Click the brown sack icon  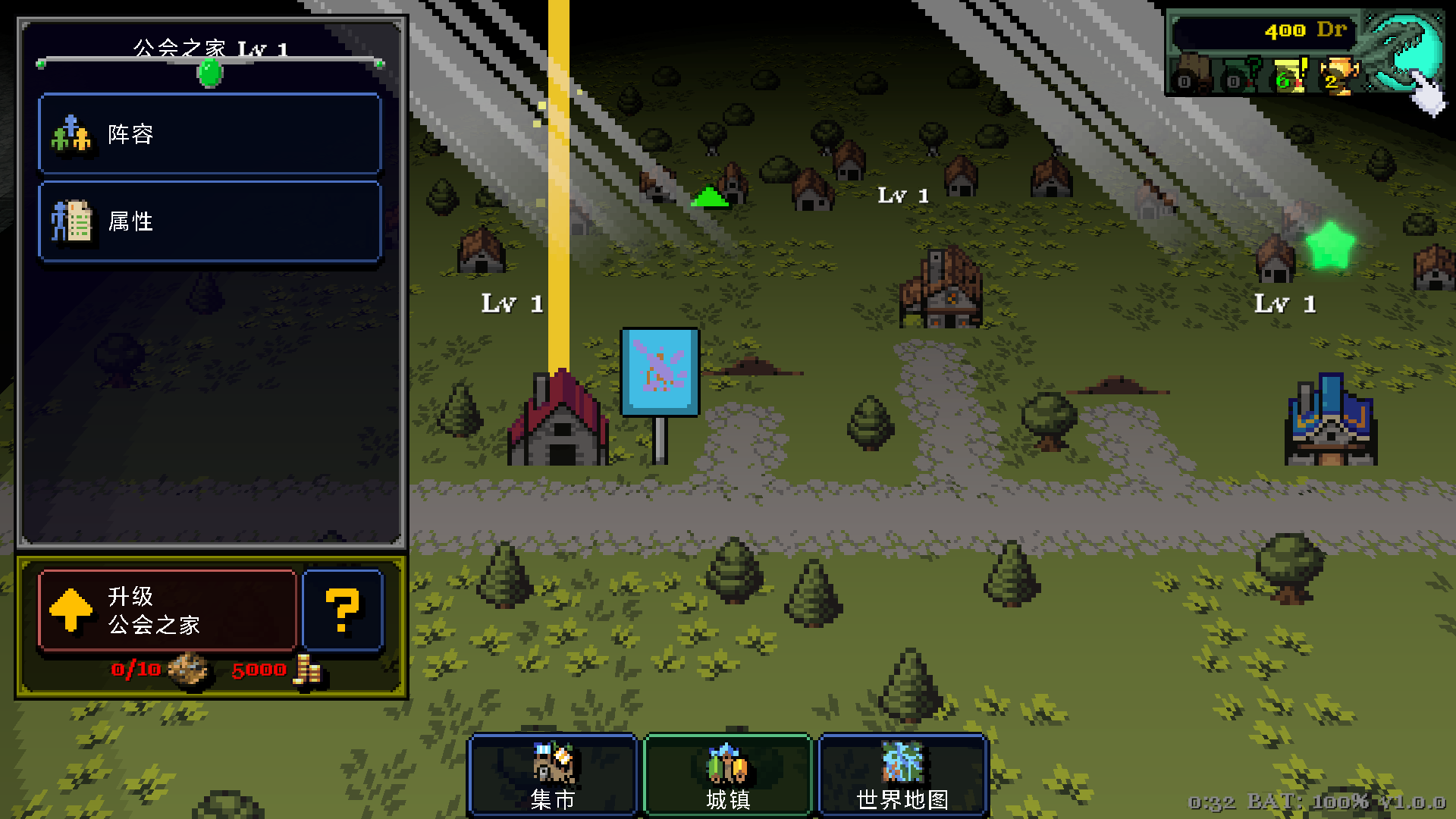(x=1192, y=73)
